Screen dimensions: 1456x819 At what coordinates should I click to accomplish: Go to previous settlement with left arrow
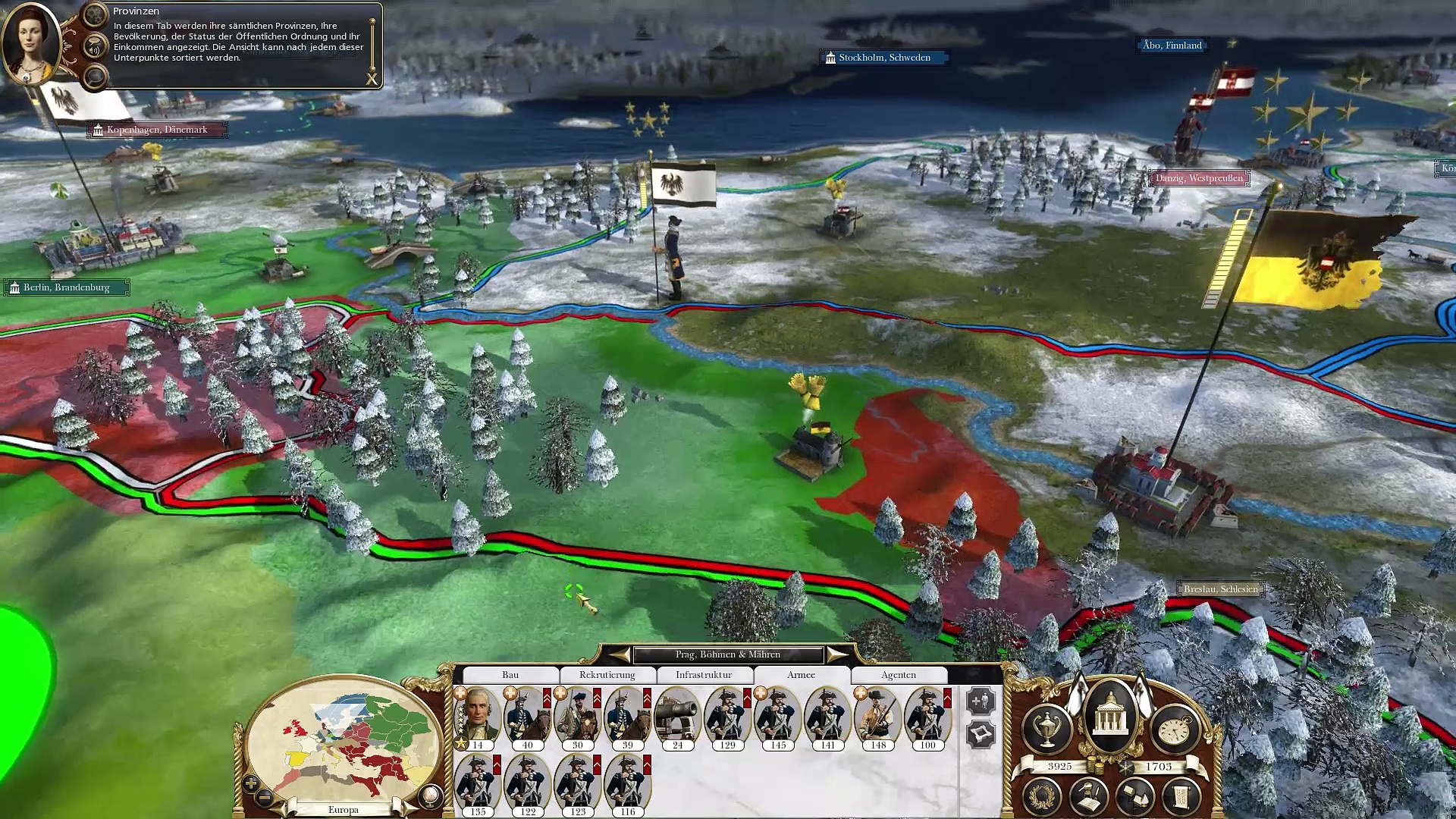tap(620, 654)
